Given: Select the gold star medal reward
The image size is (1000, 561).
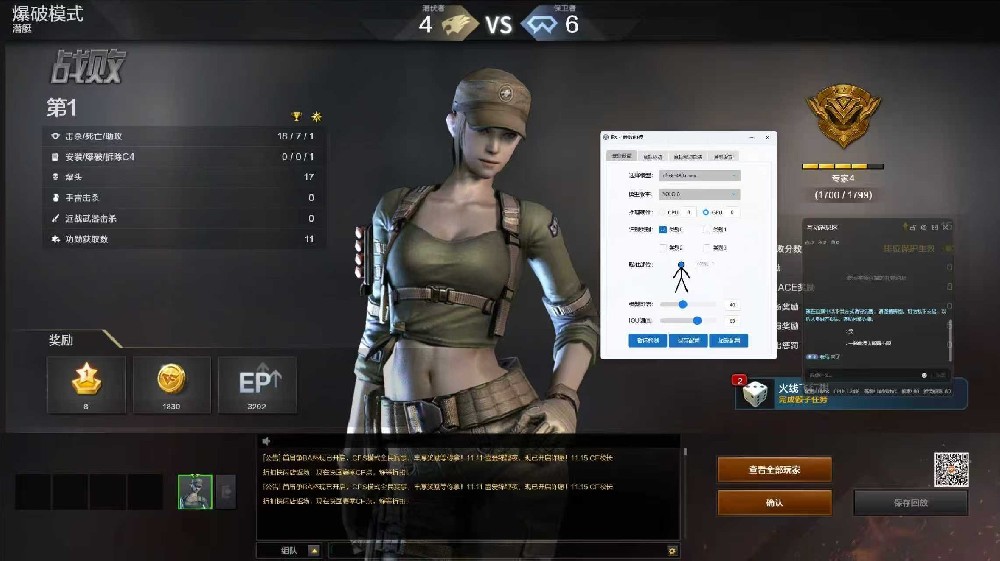Looking at the screenshot, I should [86, 384].
